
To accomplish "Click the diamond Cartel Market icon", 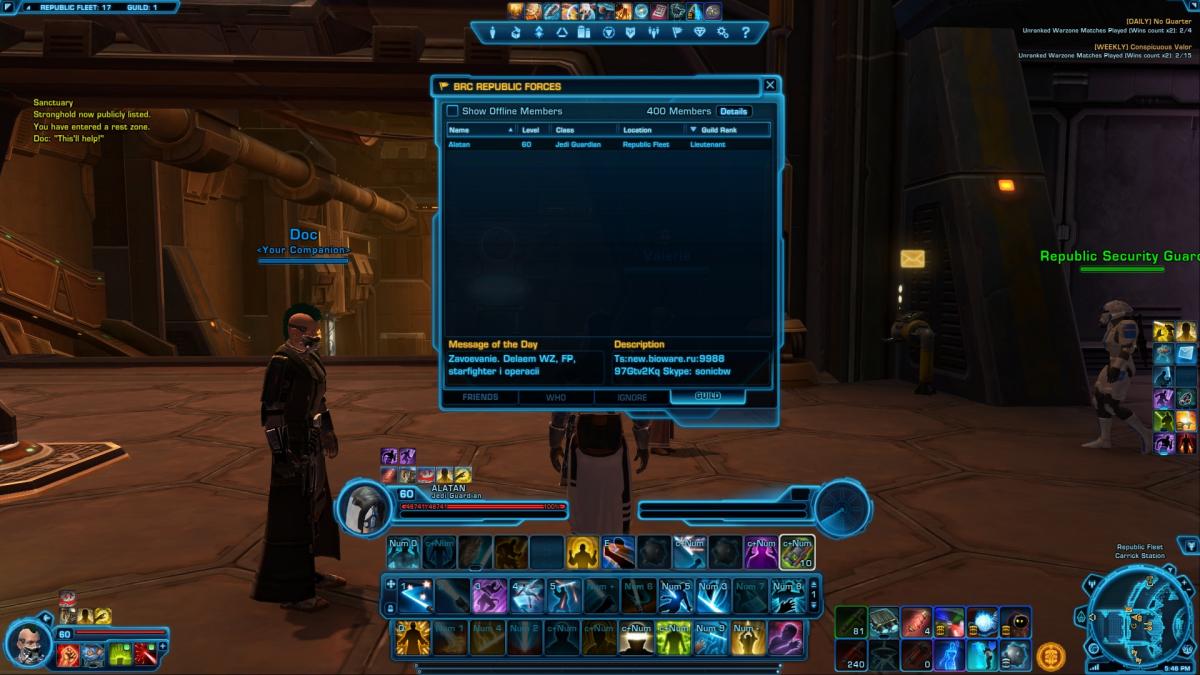I will pos(699,33).
